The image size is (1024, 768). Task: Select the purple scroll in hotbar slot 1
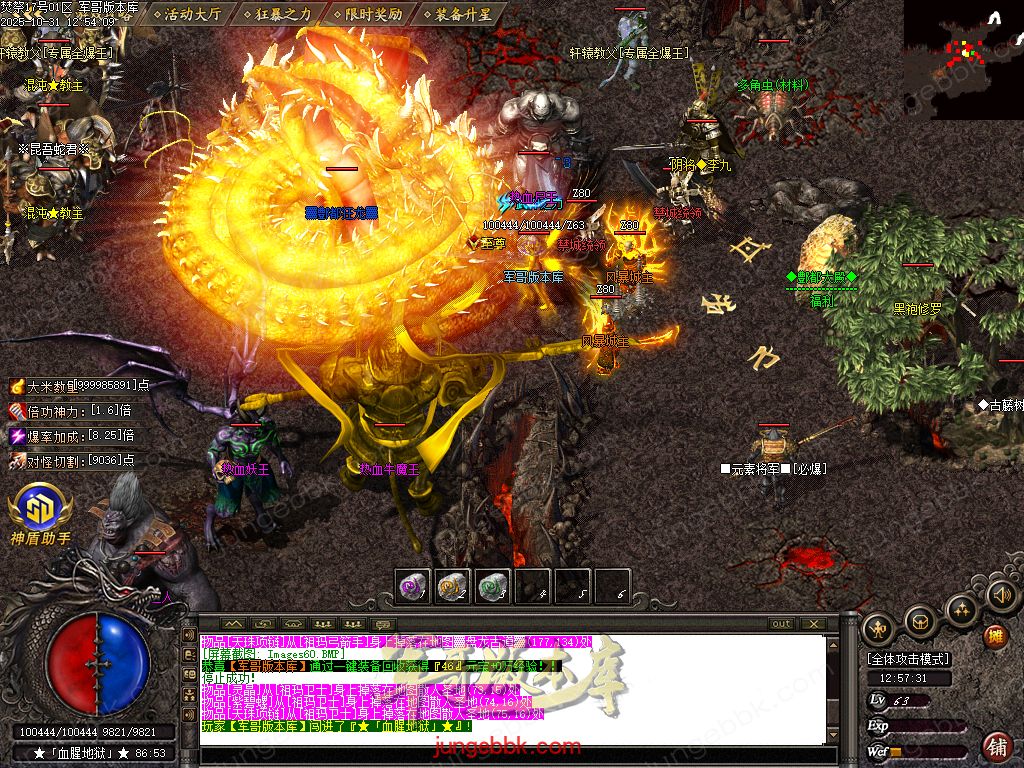pyautogui.click(x=413, y=586)
